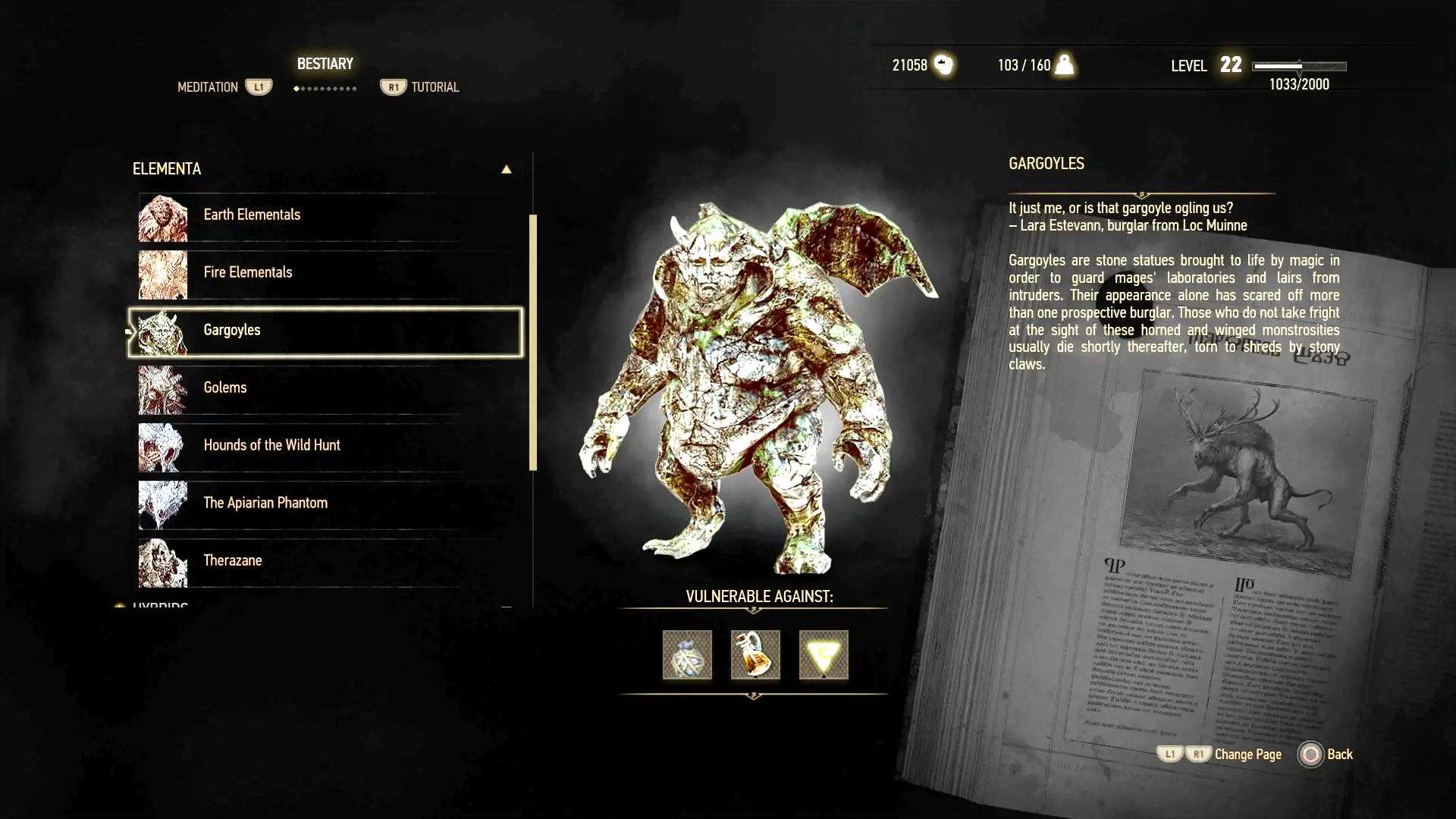Open the Fire Elementals entry

(248, 273)
